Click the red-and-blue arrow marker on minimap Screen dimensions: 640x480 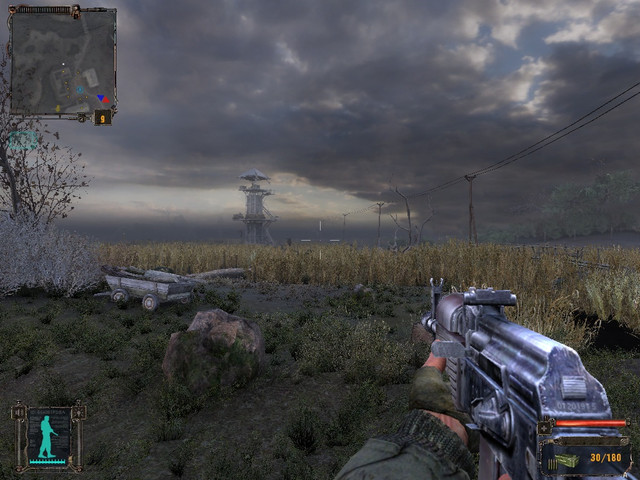point(101,99)
